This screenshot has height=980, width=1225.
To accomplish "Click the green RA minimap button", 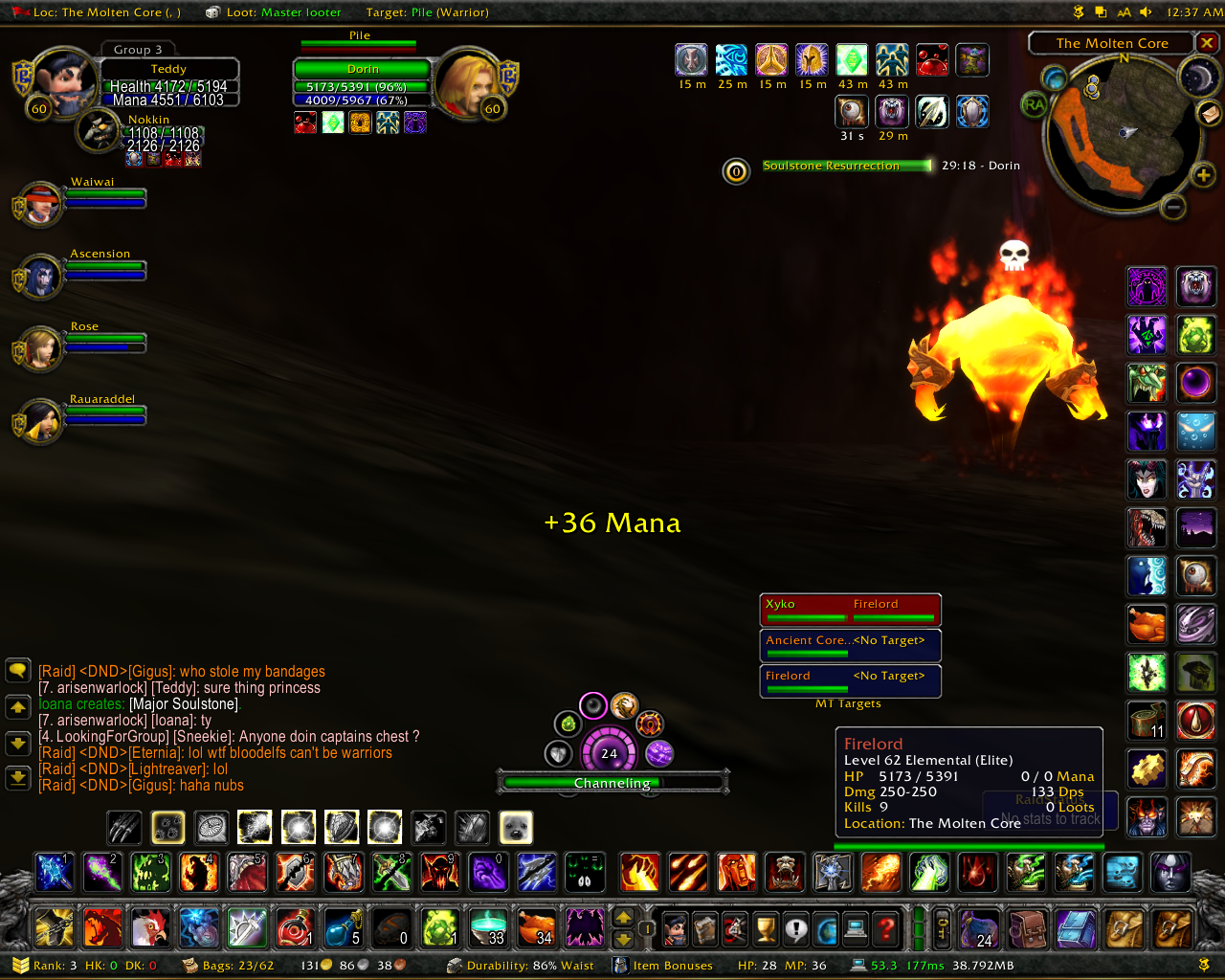I will [1035, 104].
